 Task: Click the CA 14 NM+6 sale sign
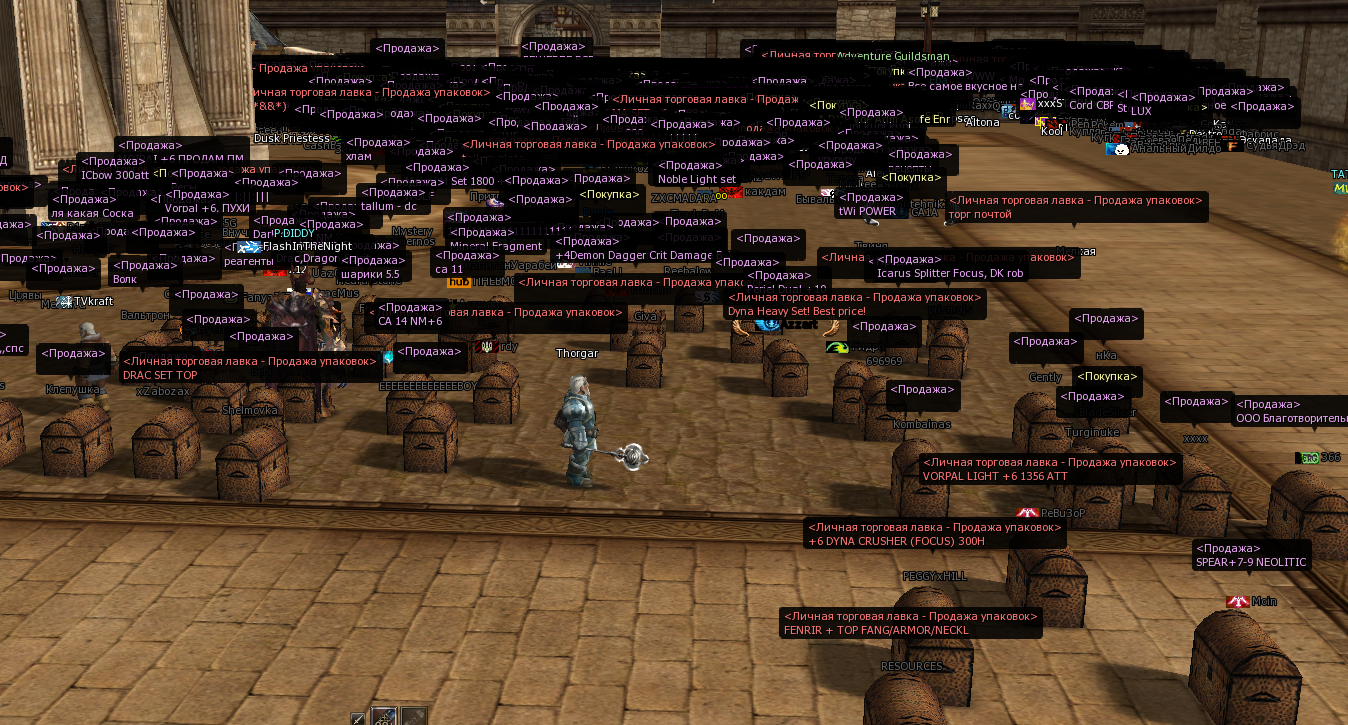tap(410, 321)
